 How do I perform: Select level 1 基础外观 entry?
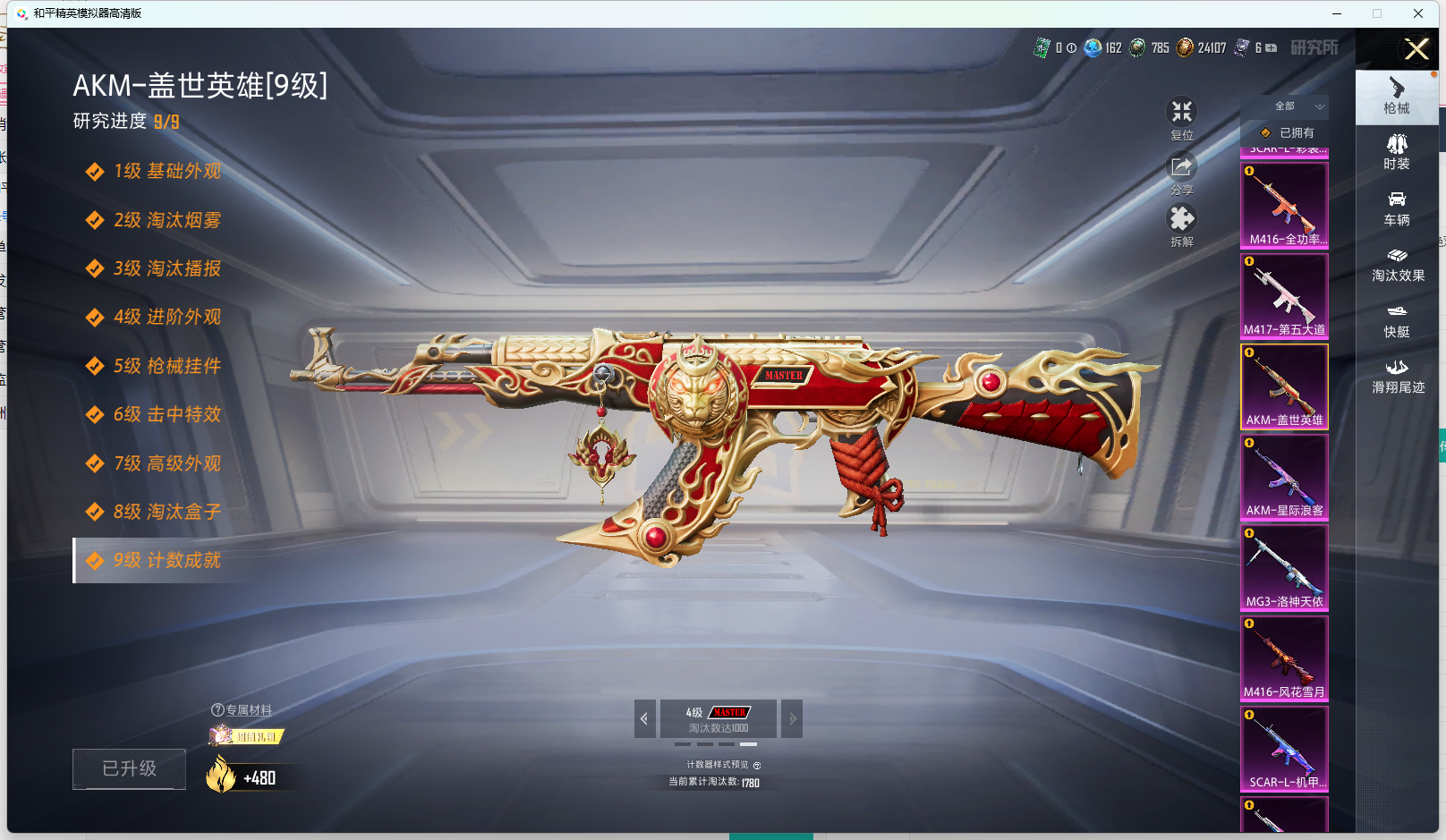[166, 172]
